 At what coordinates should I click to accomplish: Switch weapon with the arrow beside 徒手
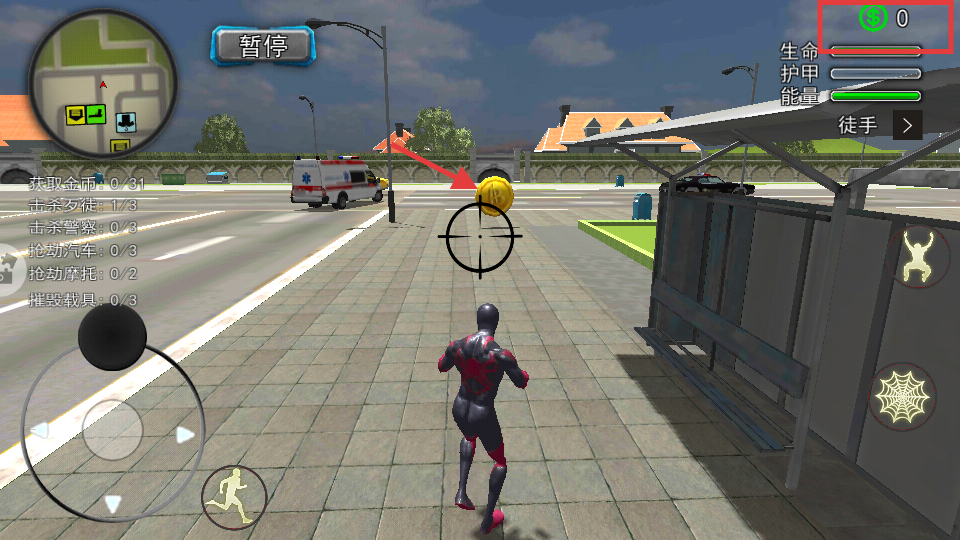[x=907, y=125]
